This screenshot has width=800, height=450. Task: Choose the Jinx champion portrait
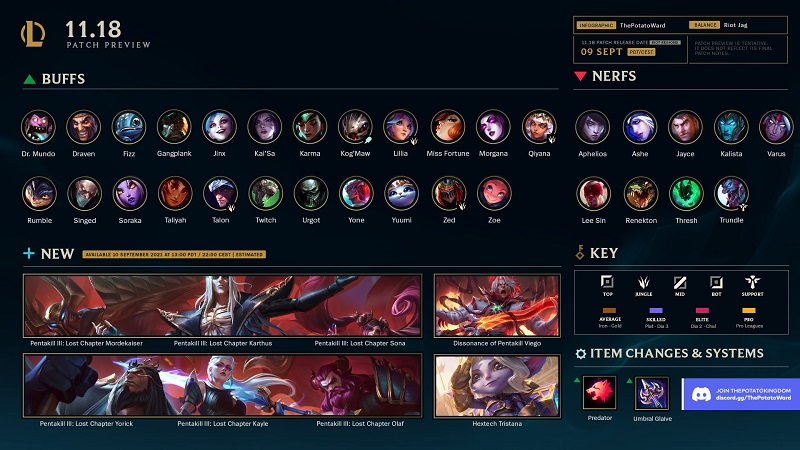point(219,127)
